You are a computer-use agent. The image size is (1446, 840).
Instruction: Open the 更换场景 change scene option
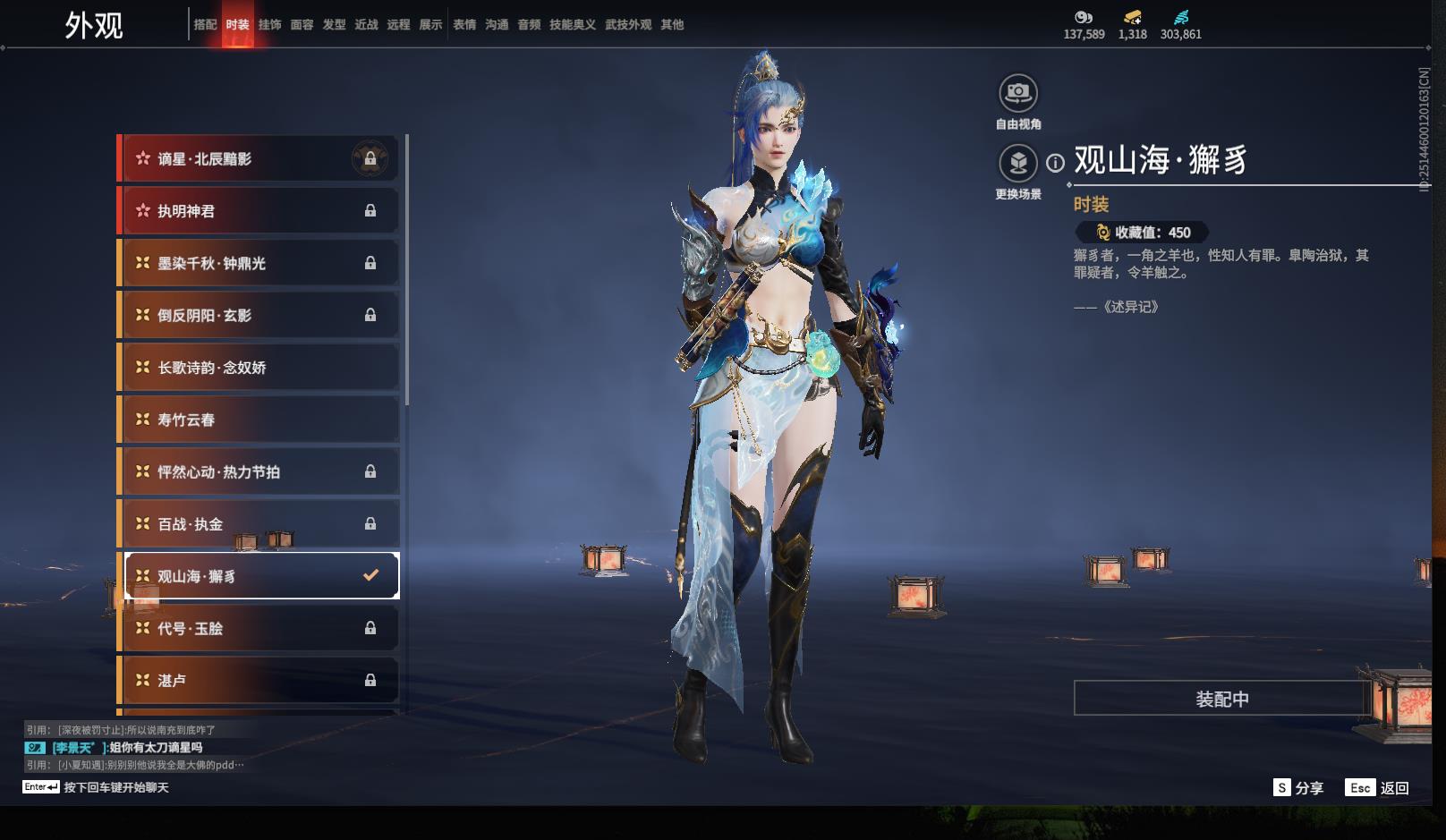[1018, 164]
